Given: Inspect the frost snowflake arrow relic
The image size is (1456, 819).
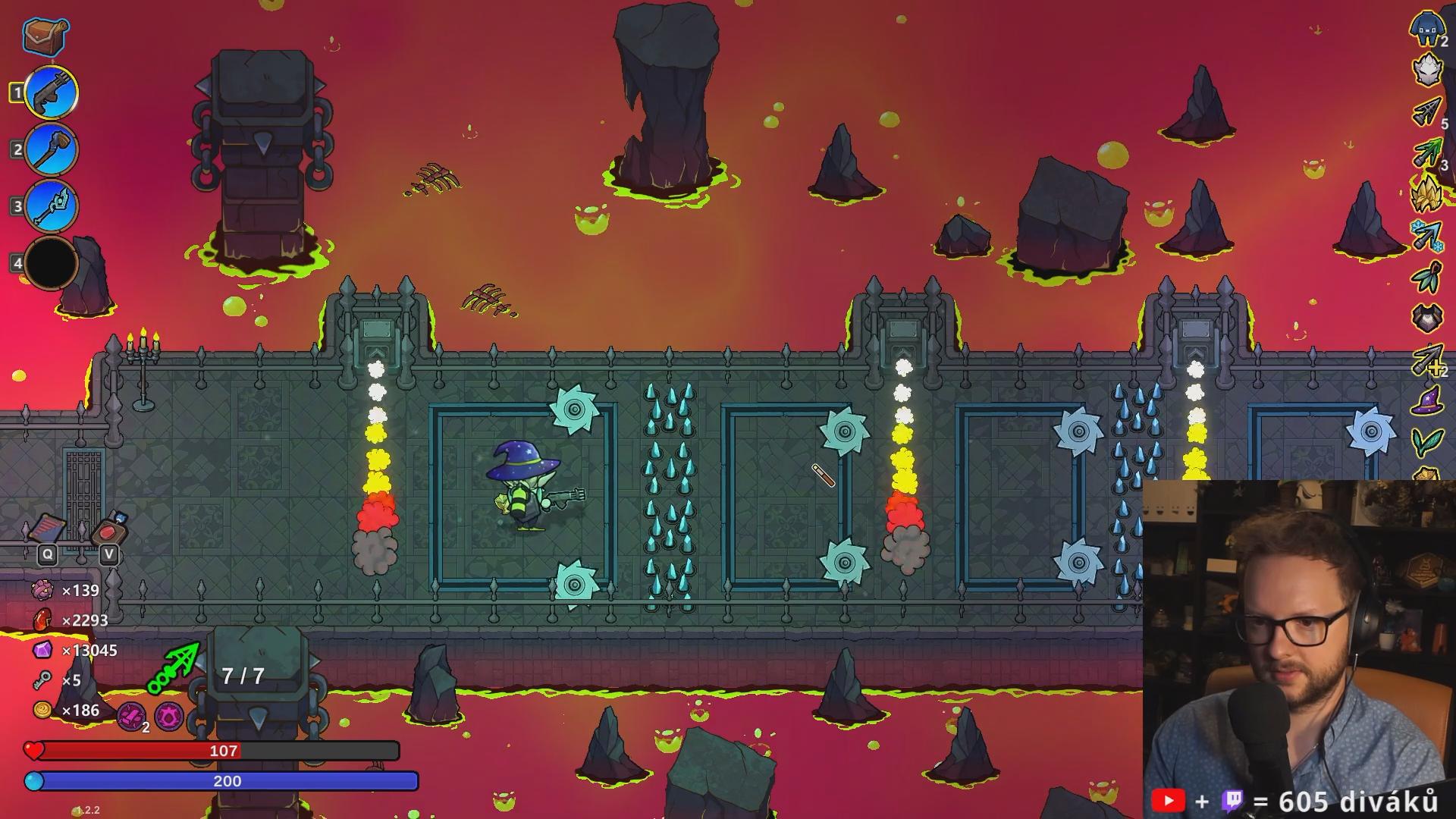Looking at the screenshot, I should [x=1427, y=235].
